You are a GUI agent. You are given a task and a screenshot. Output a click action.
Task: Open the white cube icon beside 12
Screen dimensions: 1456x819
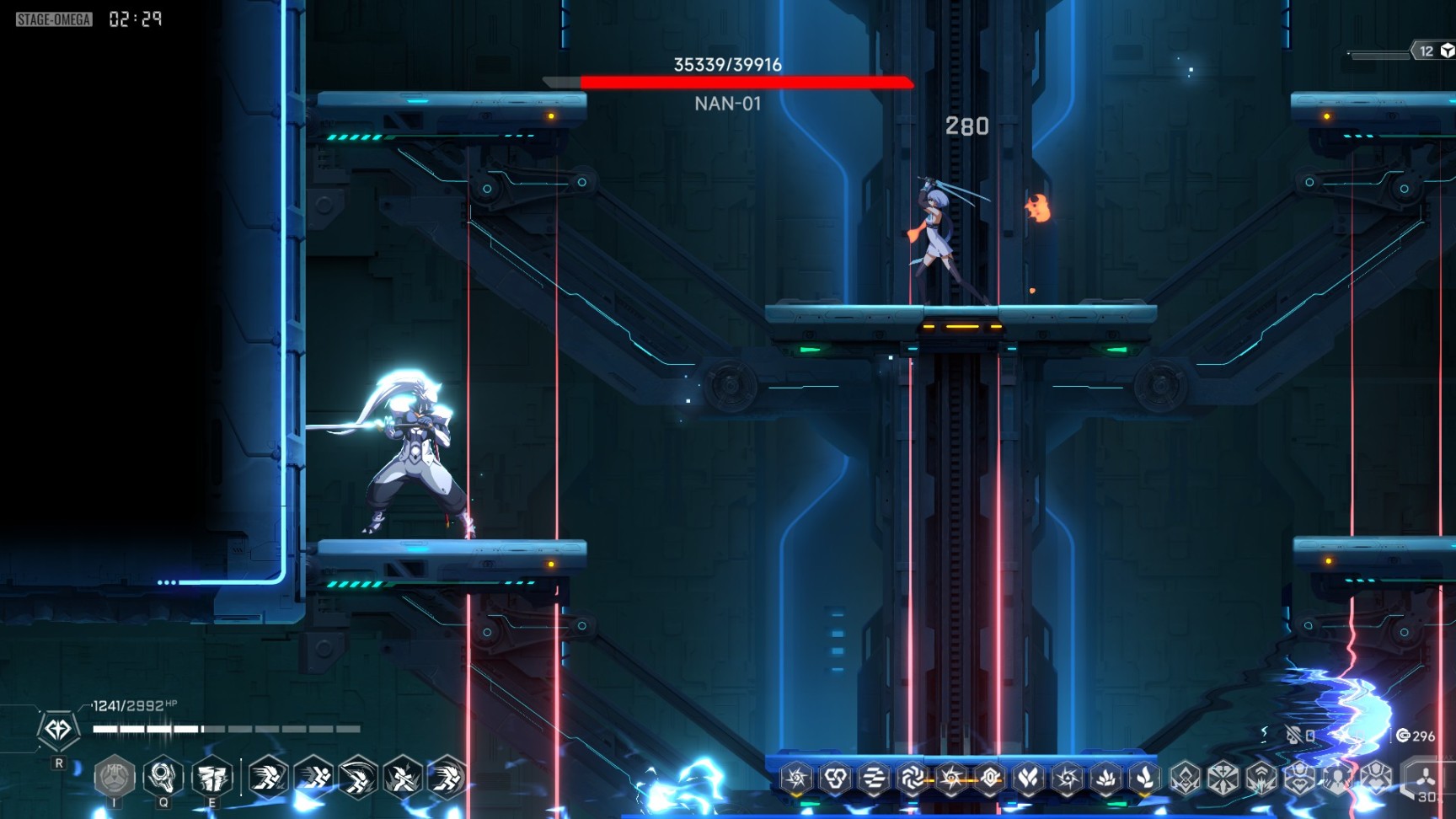click(1447, 51)
